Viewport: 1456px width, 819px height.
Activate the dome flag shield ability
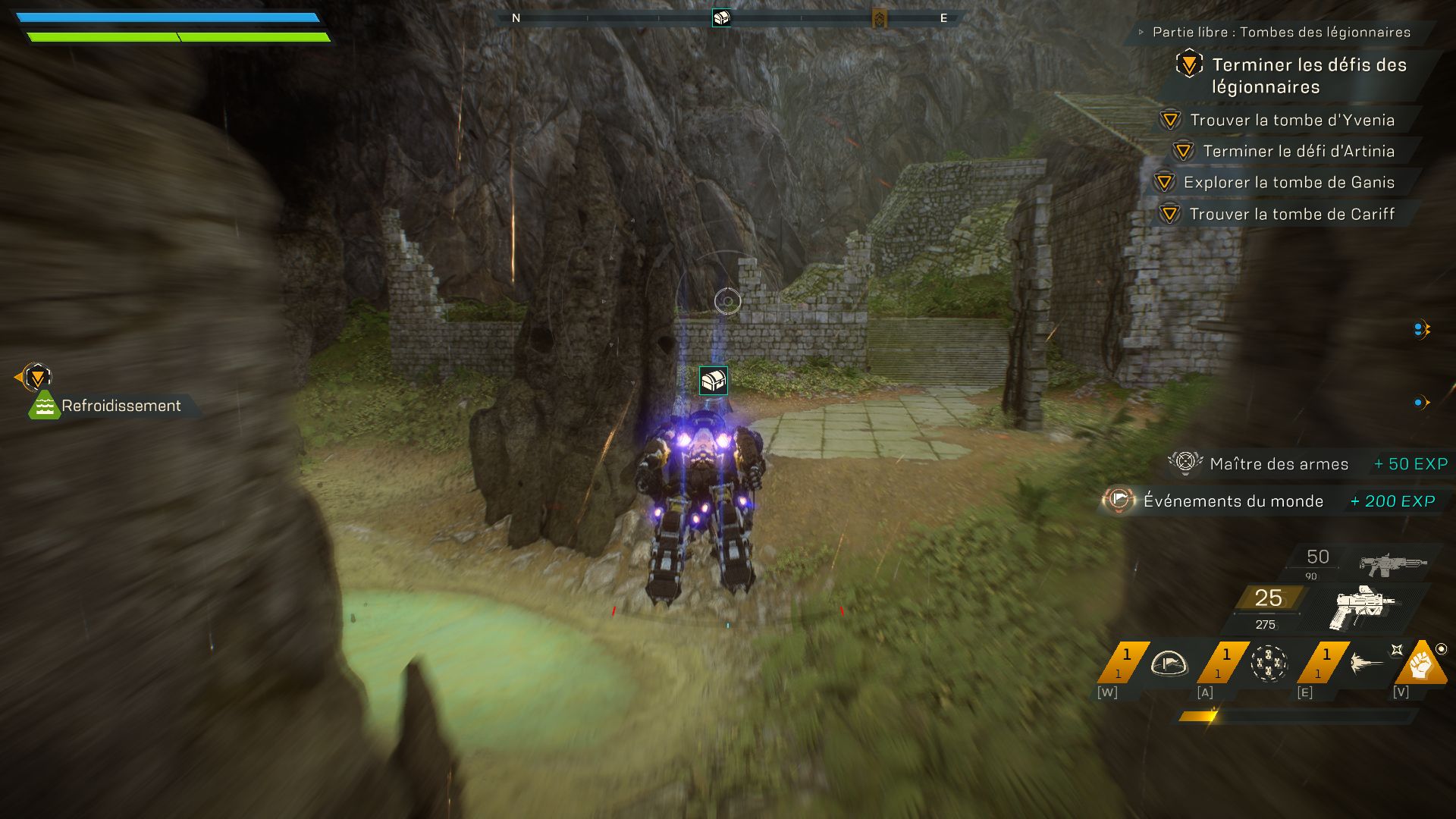pyautogui.click(x=1168, y=664)
